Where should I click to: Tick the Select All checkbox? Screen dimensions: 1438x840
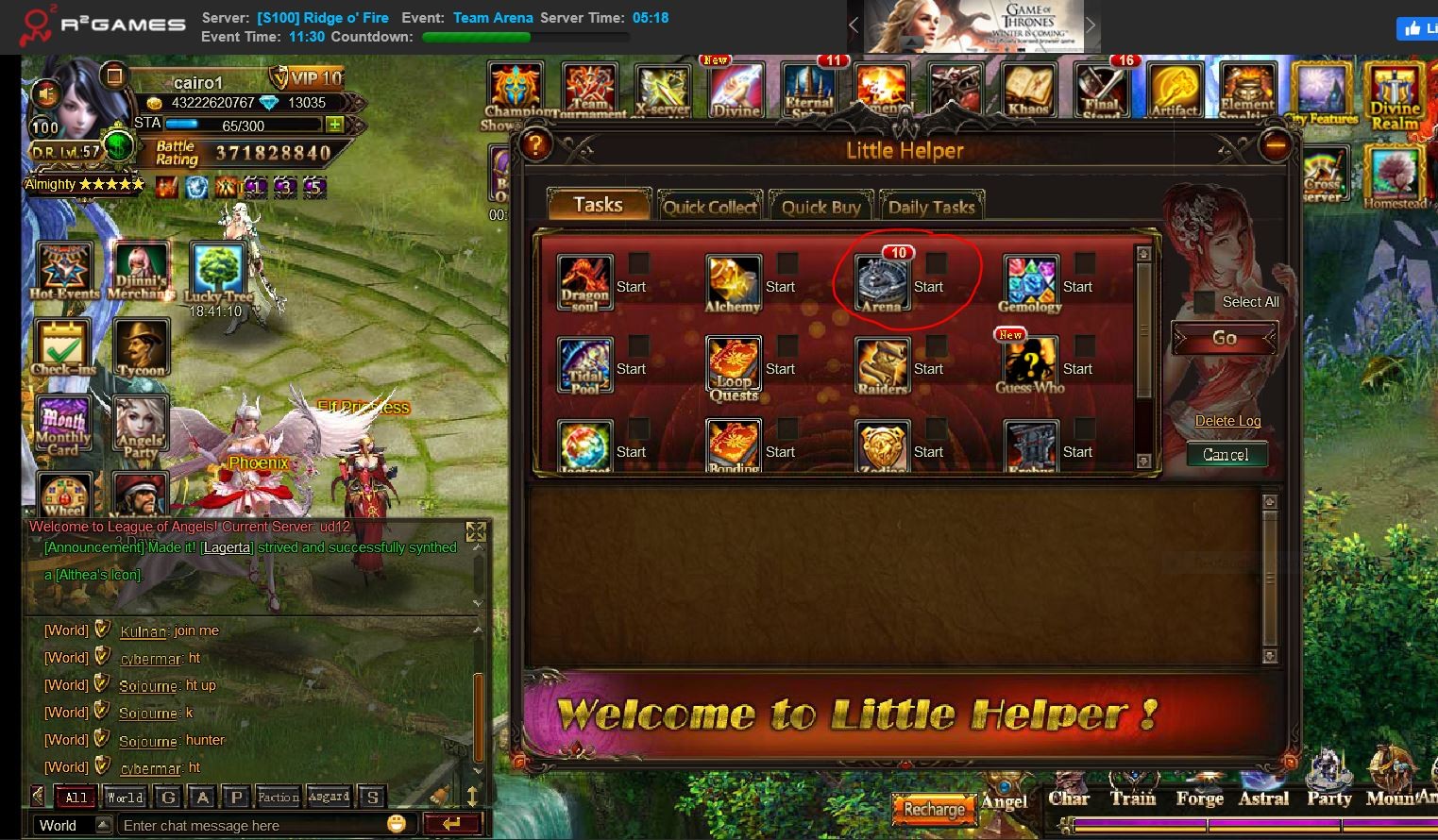pos(1205,302)
